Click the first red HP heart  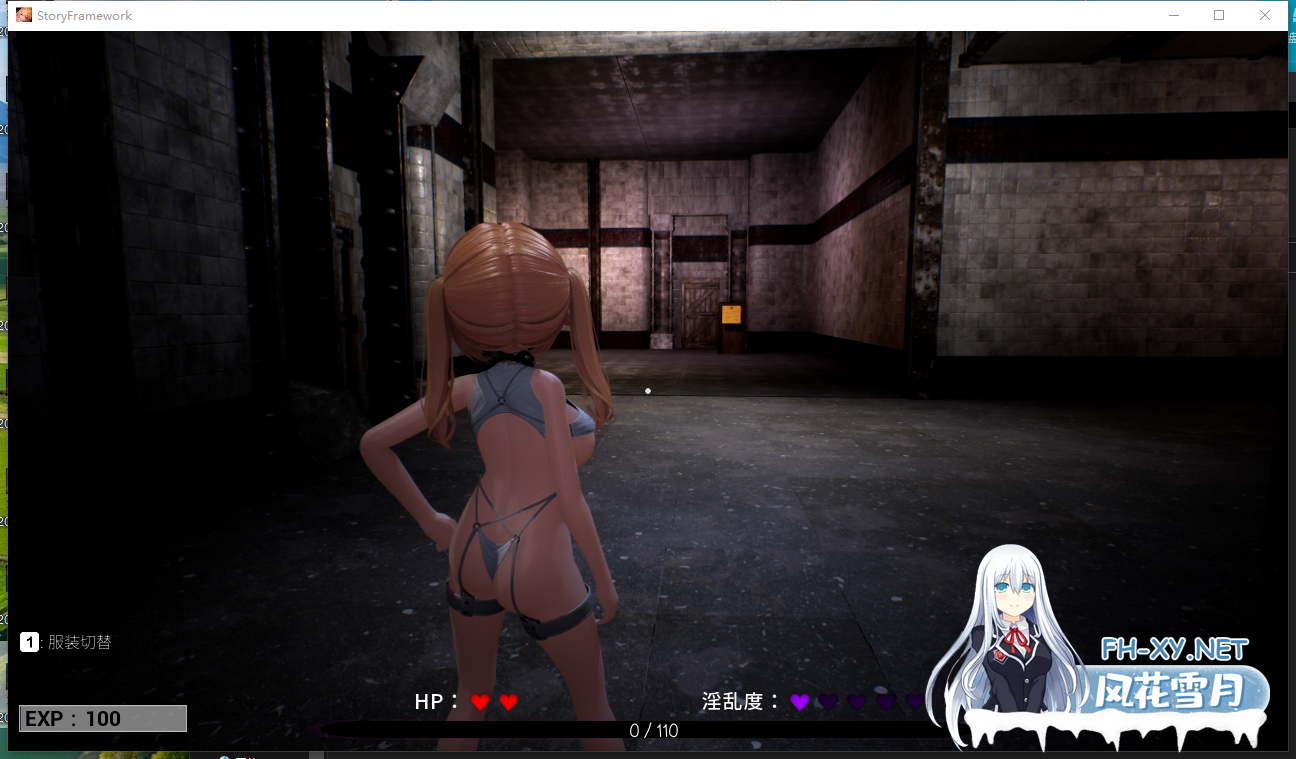pos(481,701)
